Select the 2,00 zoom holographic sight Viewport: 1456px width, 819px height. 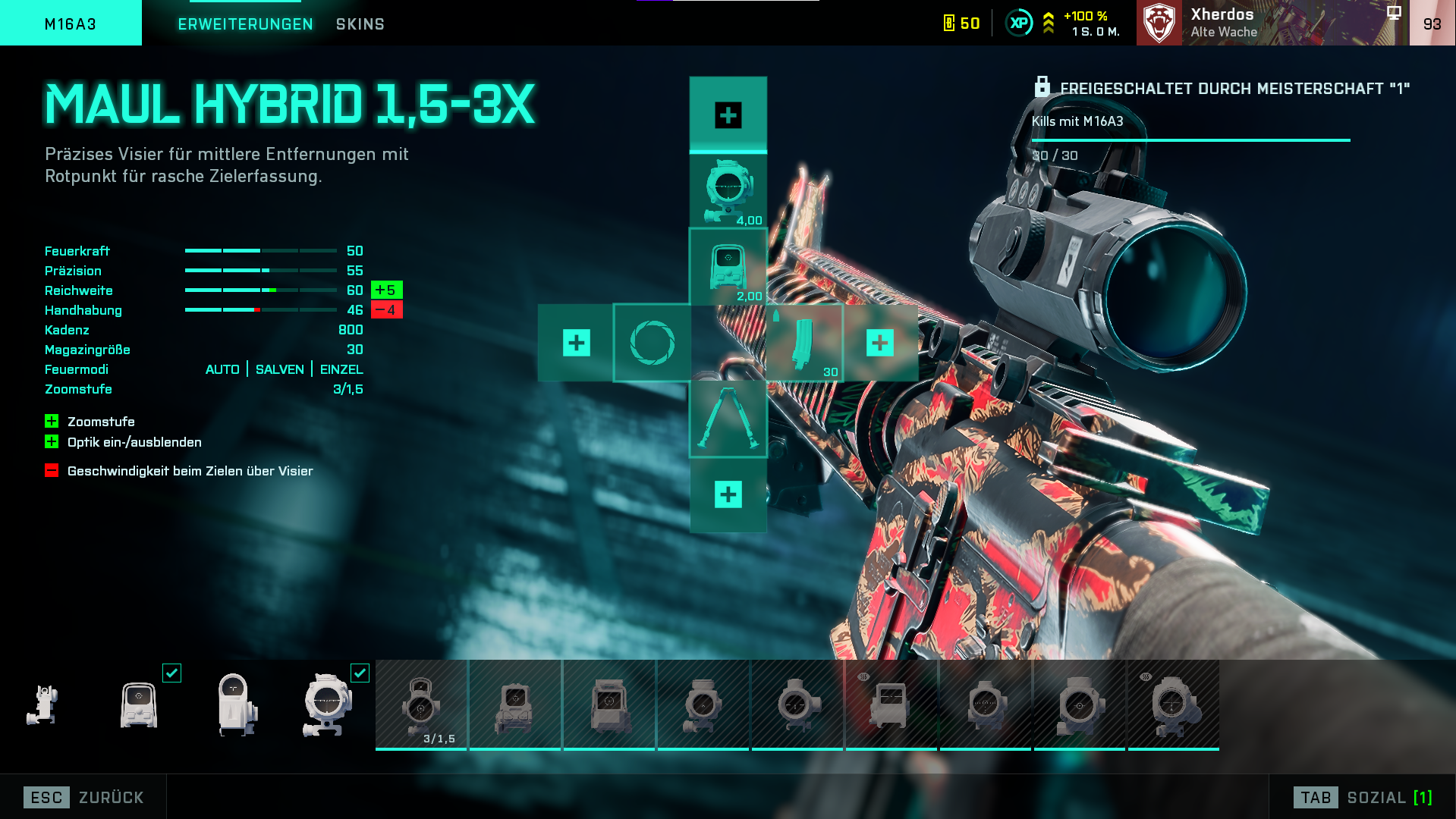[728, 267]
